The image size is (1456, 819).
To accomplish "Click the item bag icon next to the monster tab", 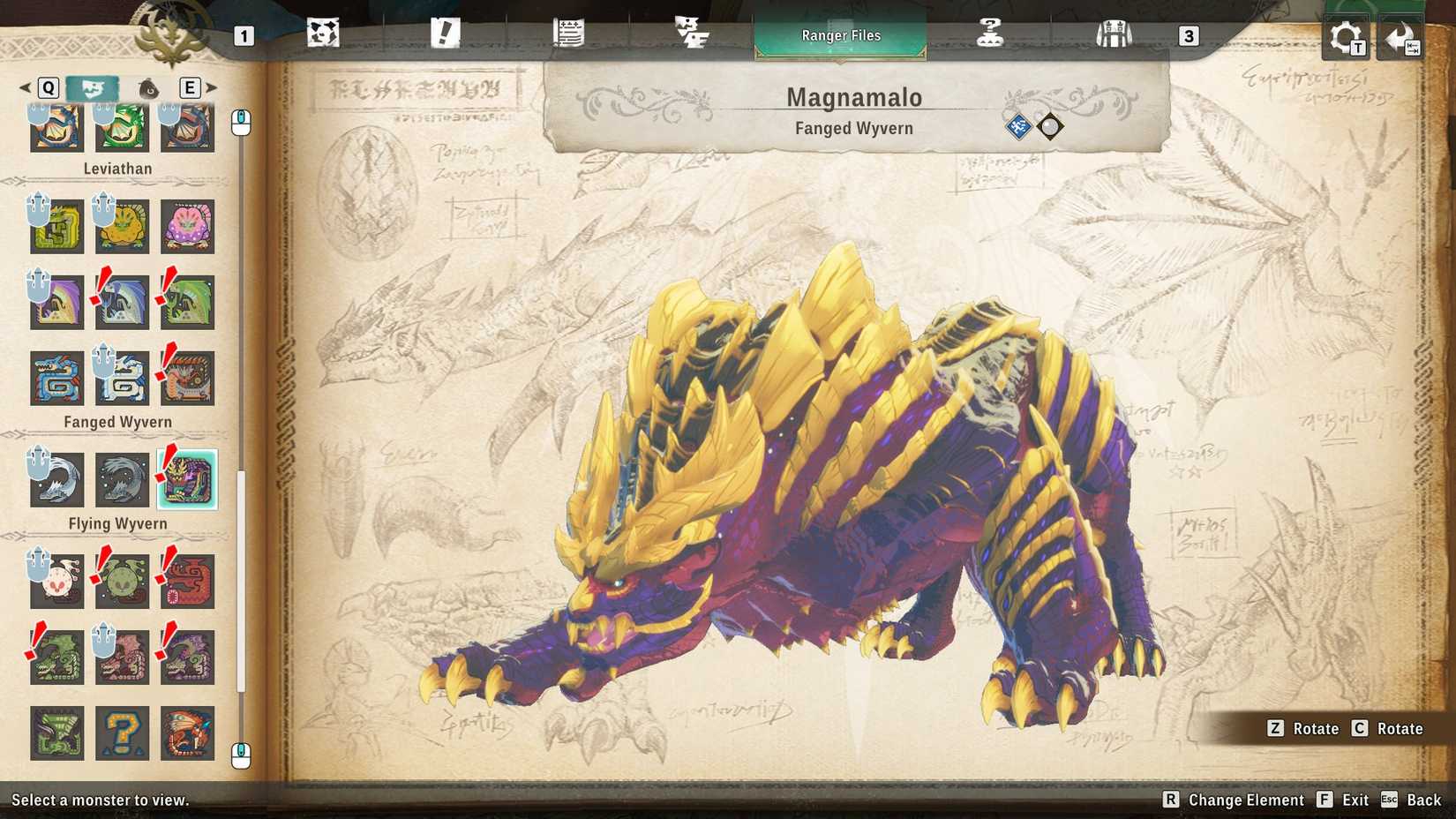I will [147, 88].
